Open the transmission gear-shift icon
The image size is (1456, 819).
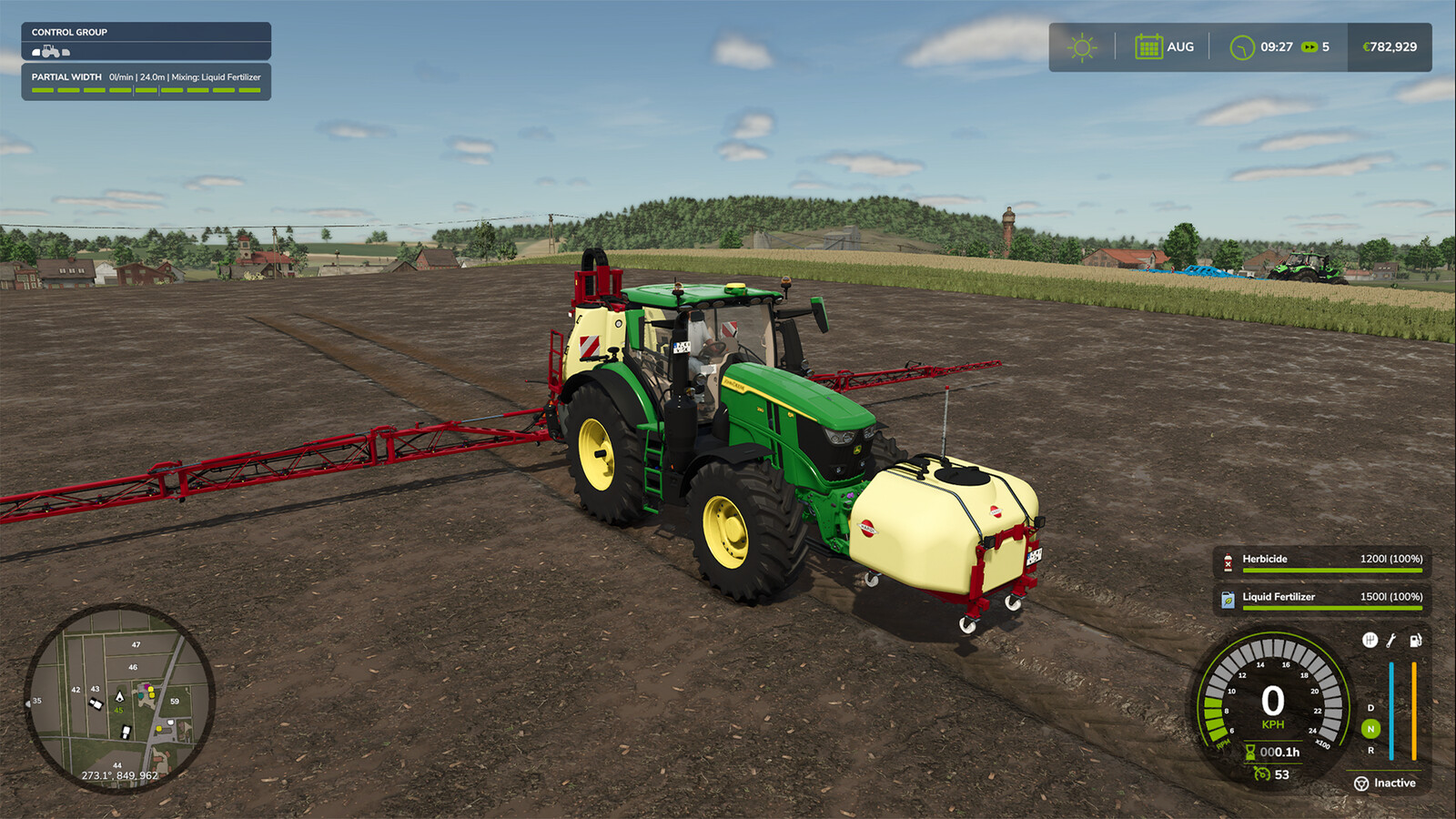point(1370,640)
